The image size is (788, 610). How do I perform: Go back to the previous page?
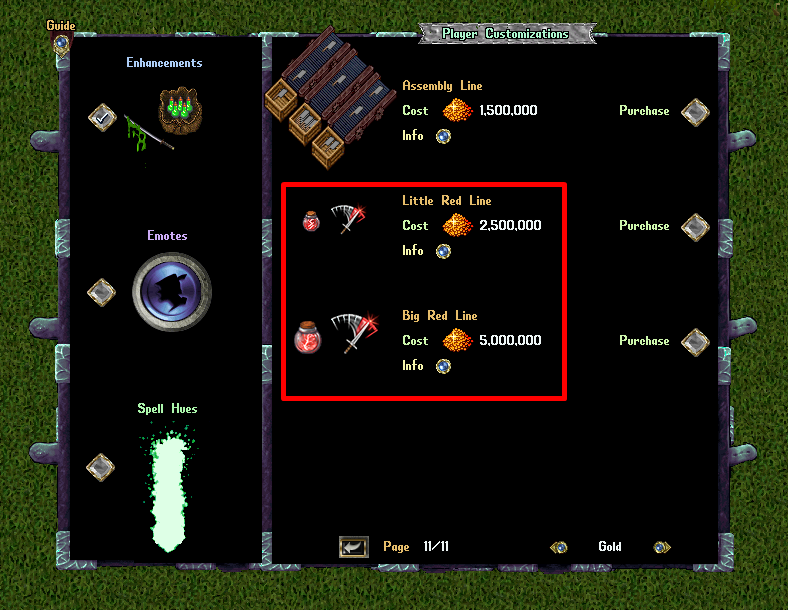353,547
